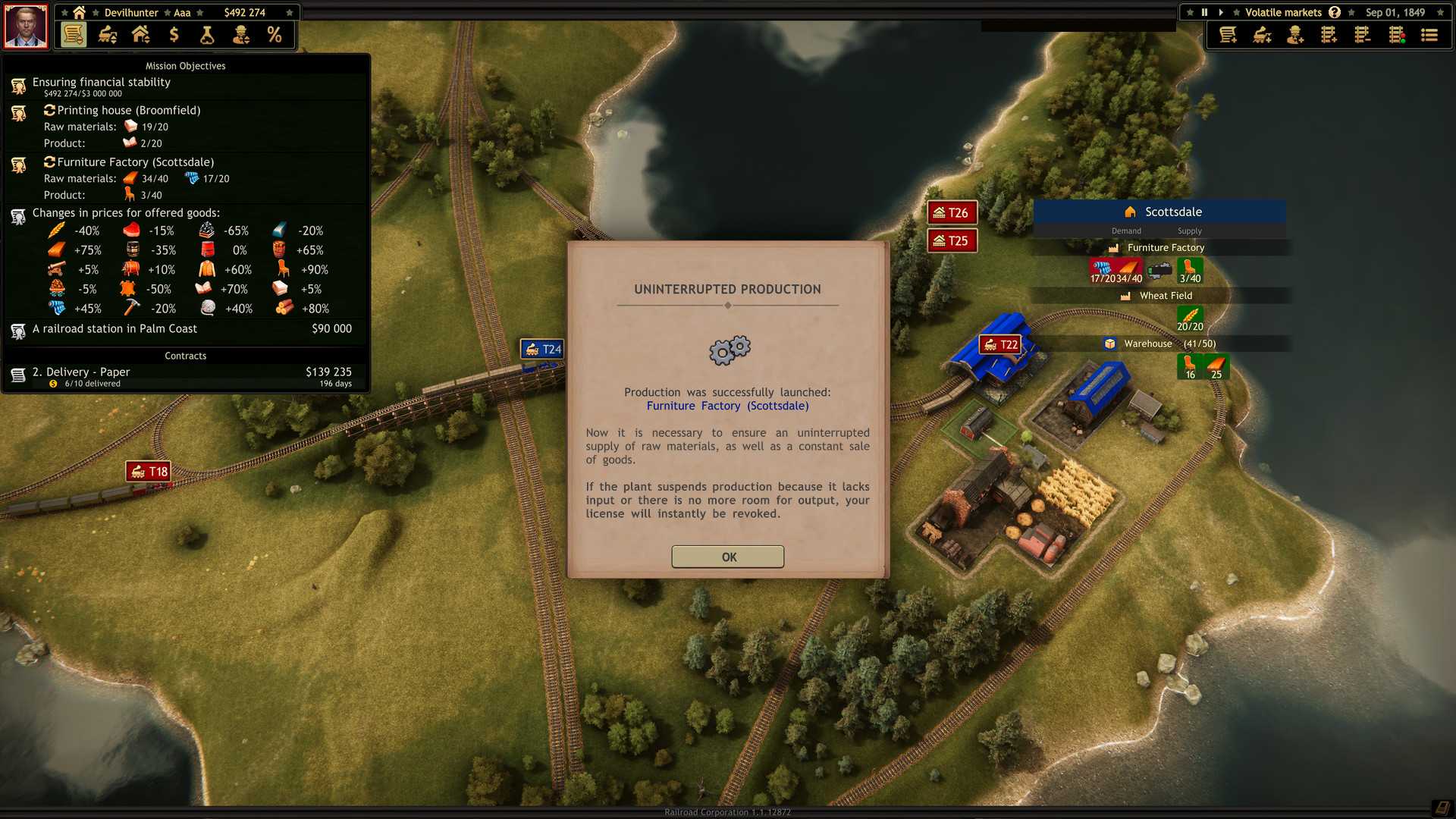Select the dollar finances icon

173,35
